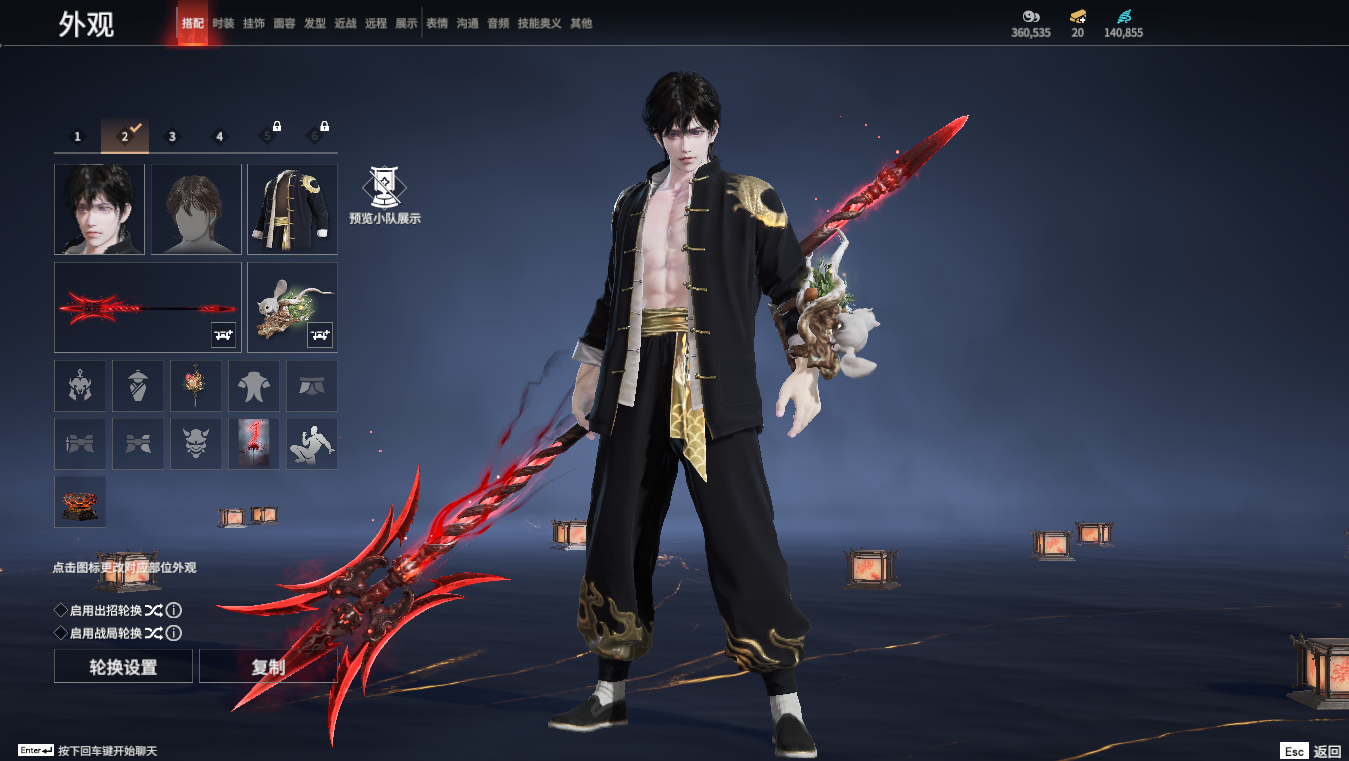Click the 复制 copy button
Viewport: 1349px width, 761px height.
268,667
